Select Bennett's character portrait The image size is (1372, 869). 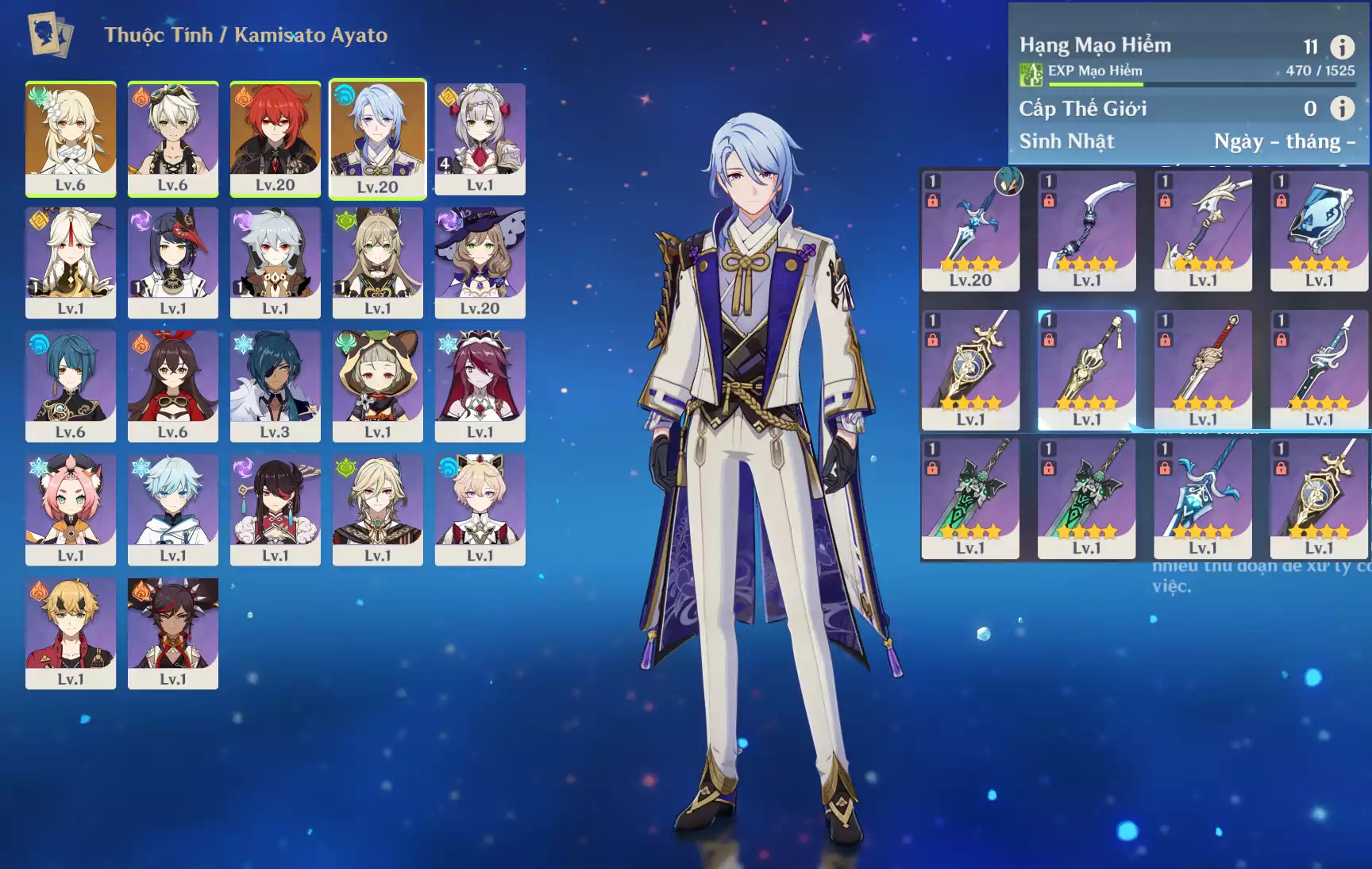coord(172,138)
